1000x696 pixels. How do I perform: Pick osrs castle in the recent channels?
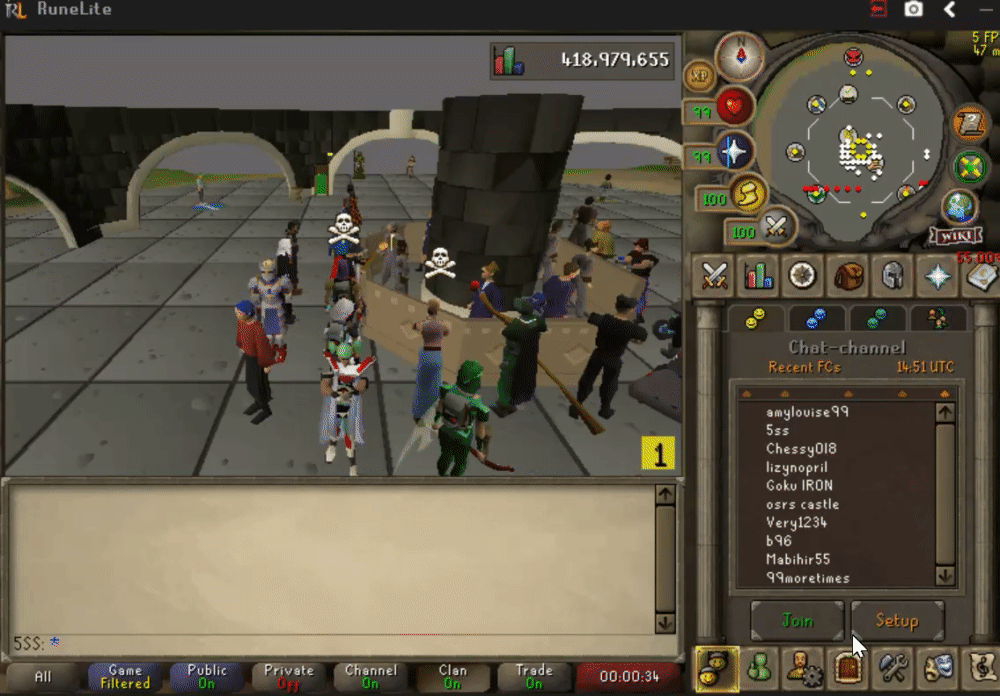(802, 504)
